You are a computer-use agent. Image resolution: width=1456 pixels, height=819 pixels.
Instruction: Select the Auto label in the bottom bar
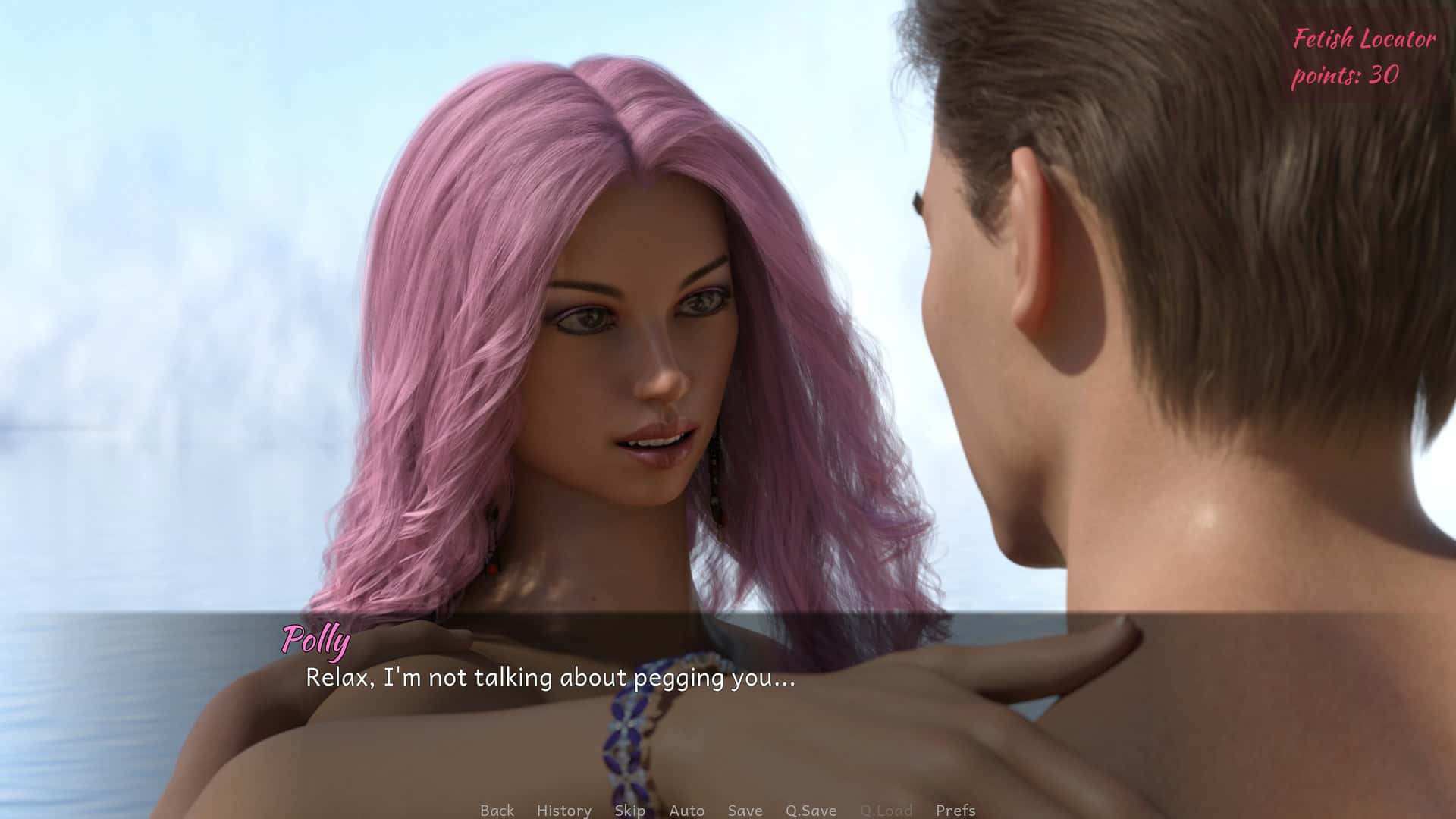click(x=686, y=810)
